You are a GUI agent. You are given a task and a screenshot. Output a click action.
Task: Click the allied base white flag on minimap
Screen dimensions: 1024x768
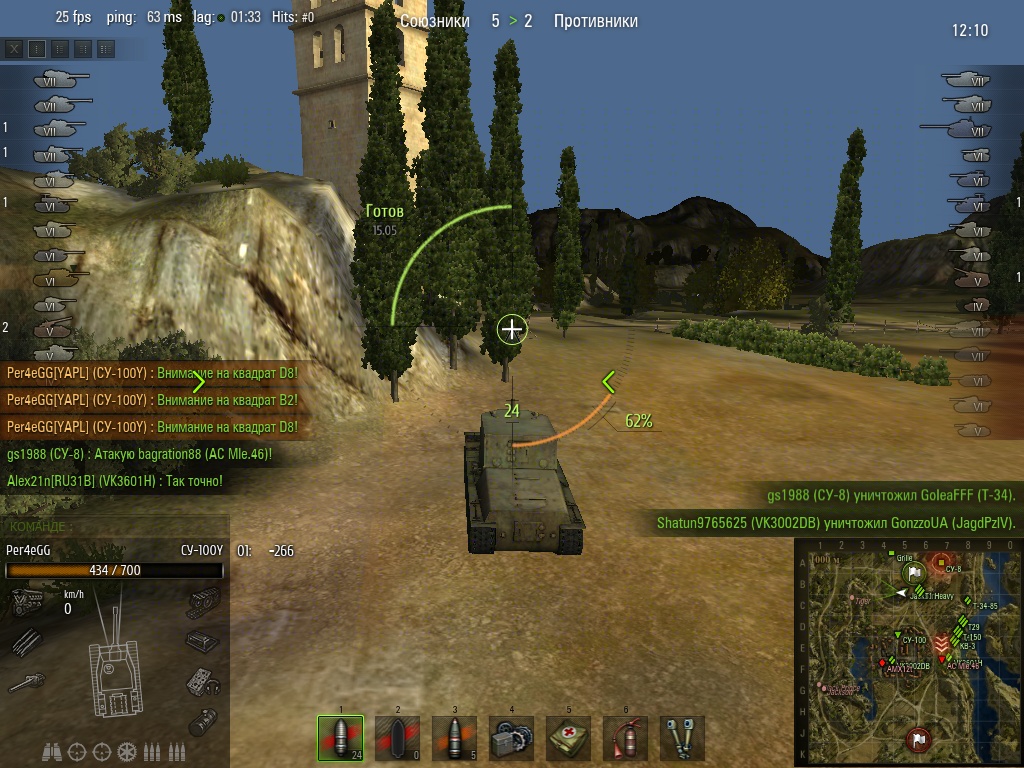[x=914, y=572]
